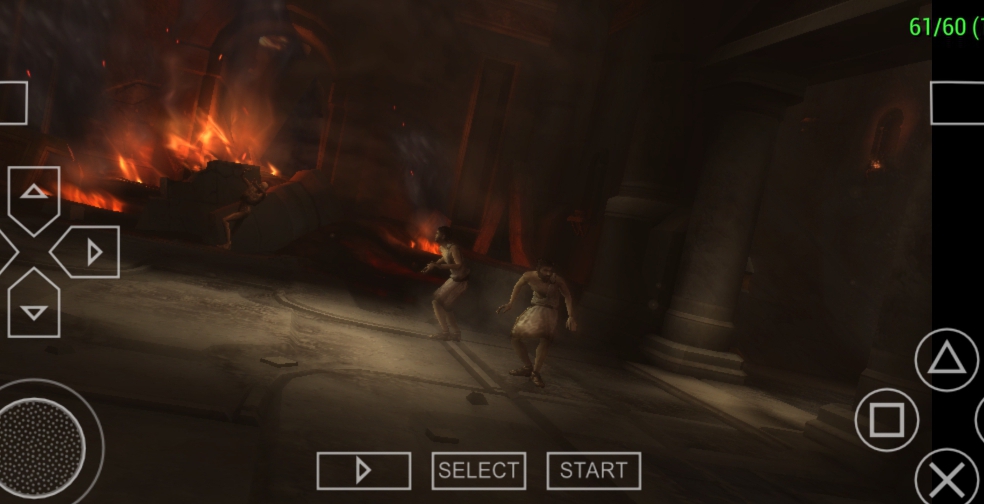Tap the D-pad right arrow
The image size is (984, 504).
91,252
